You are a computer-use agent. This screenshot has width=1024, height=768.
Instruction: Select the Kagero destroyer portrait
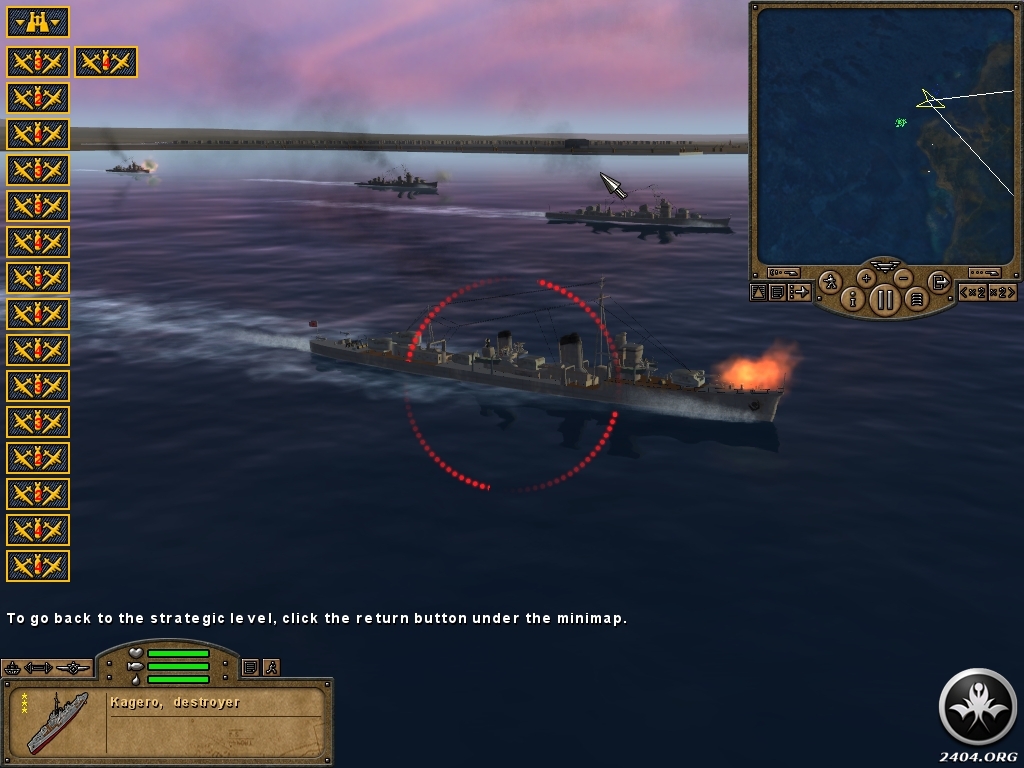[x=56, y=720]
